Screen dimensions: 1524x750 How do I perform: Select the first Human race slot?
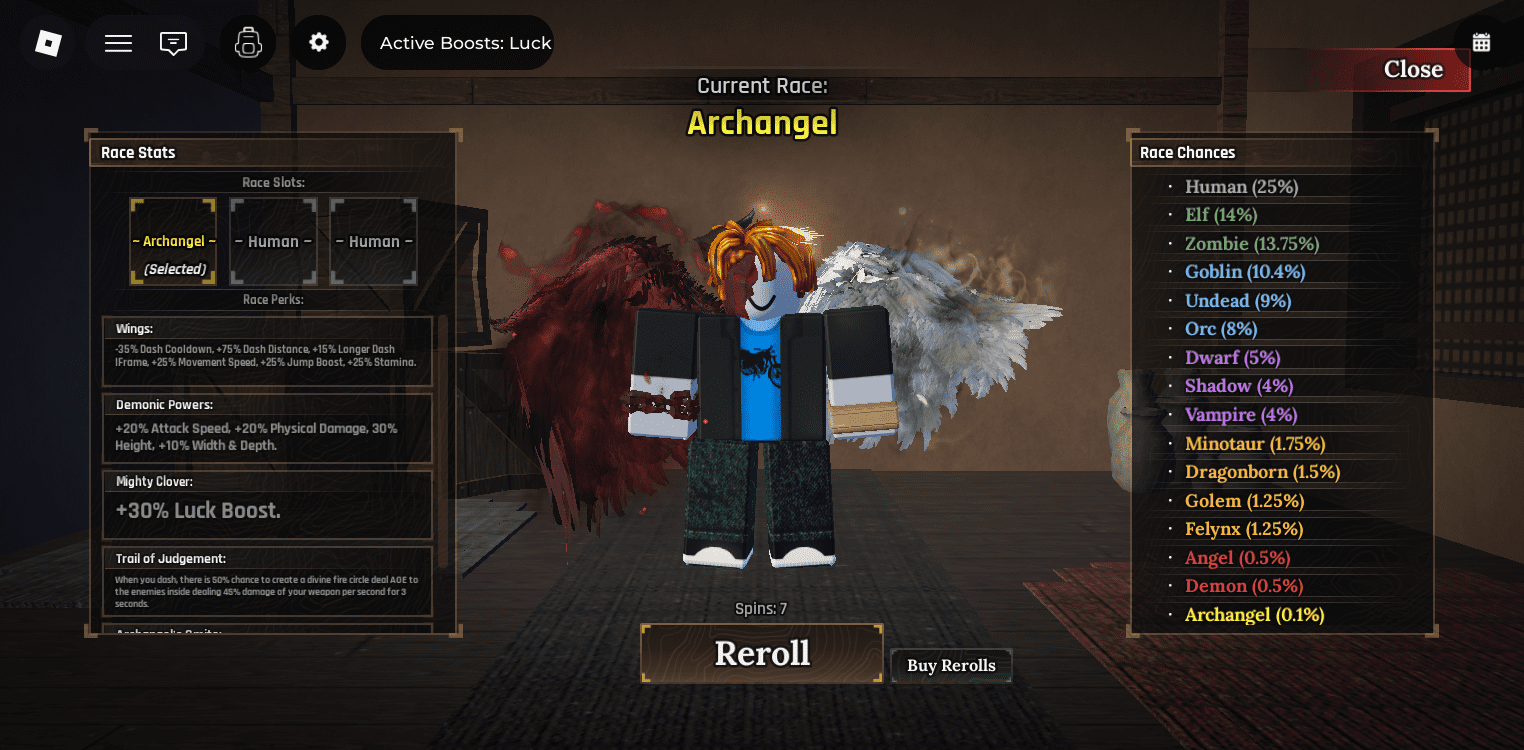[273, 241]
